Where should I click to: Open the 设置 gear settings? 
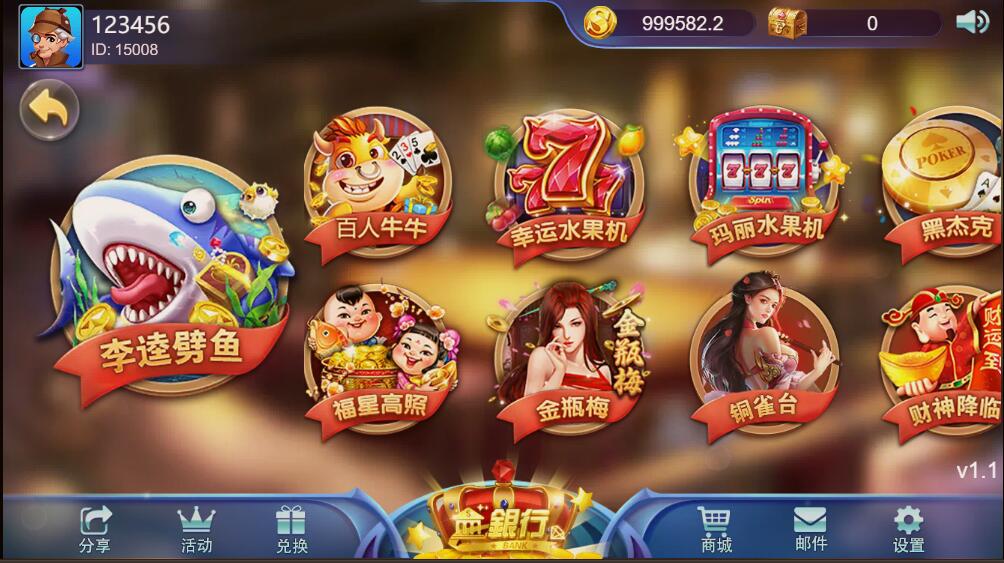click(908, 529)
